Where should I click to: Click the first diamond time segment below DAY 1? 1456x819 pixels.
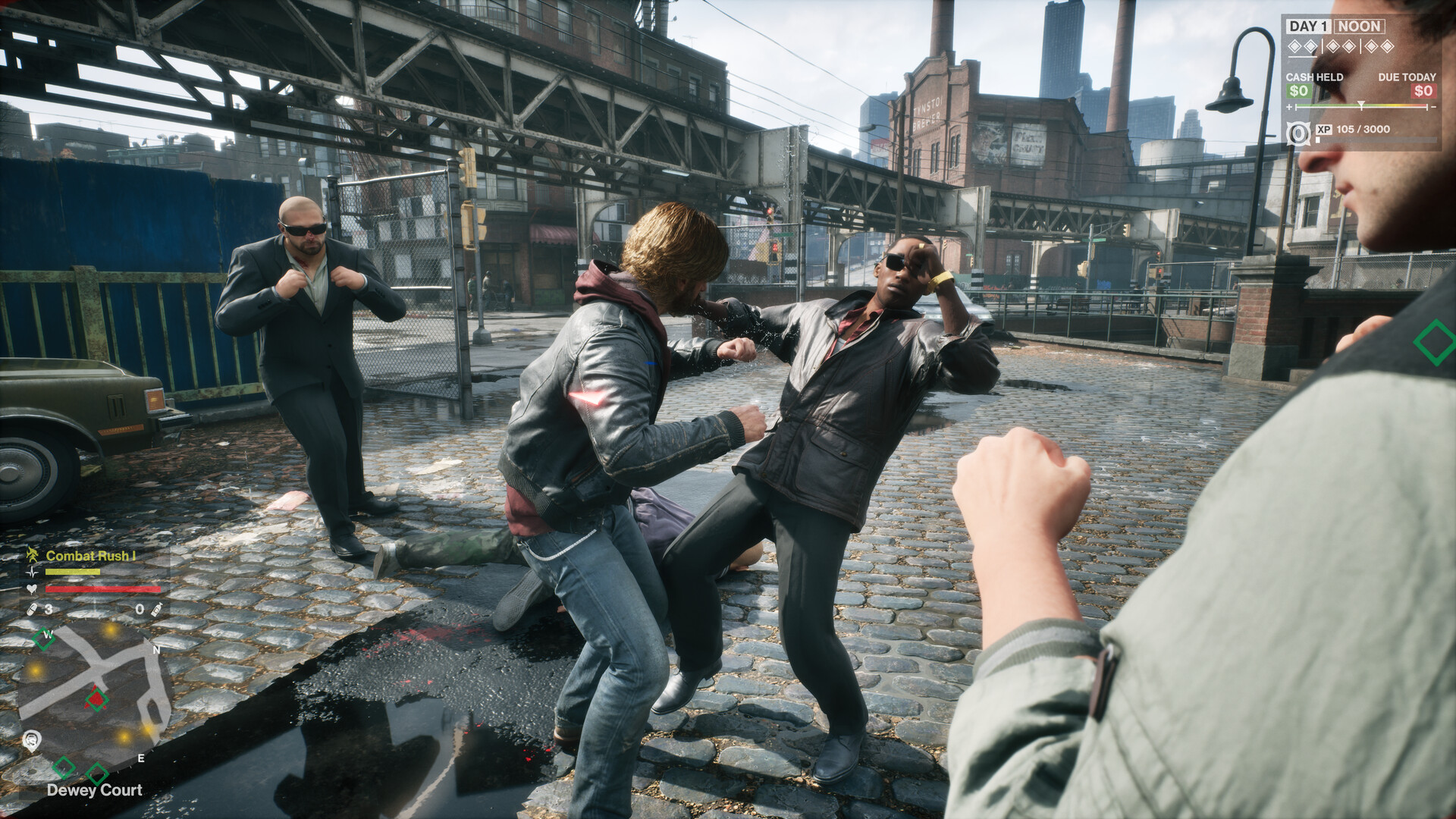point(1294,46)
